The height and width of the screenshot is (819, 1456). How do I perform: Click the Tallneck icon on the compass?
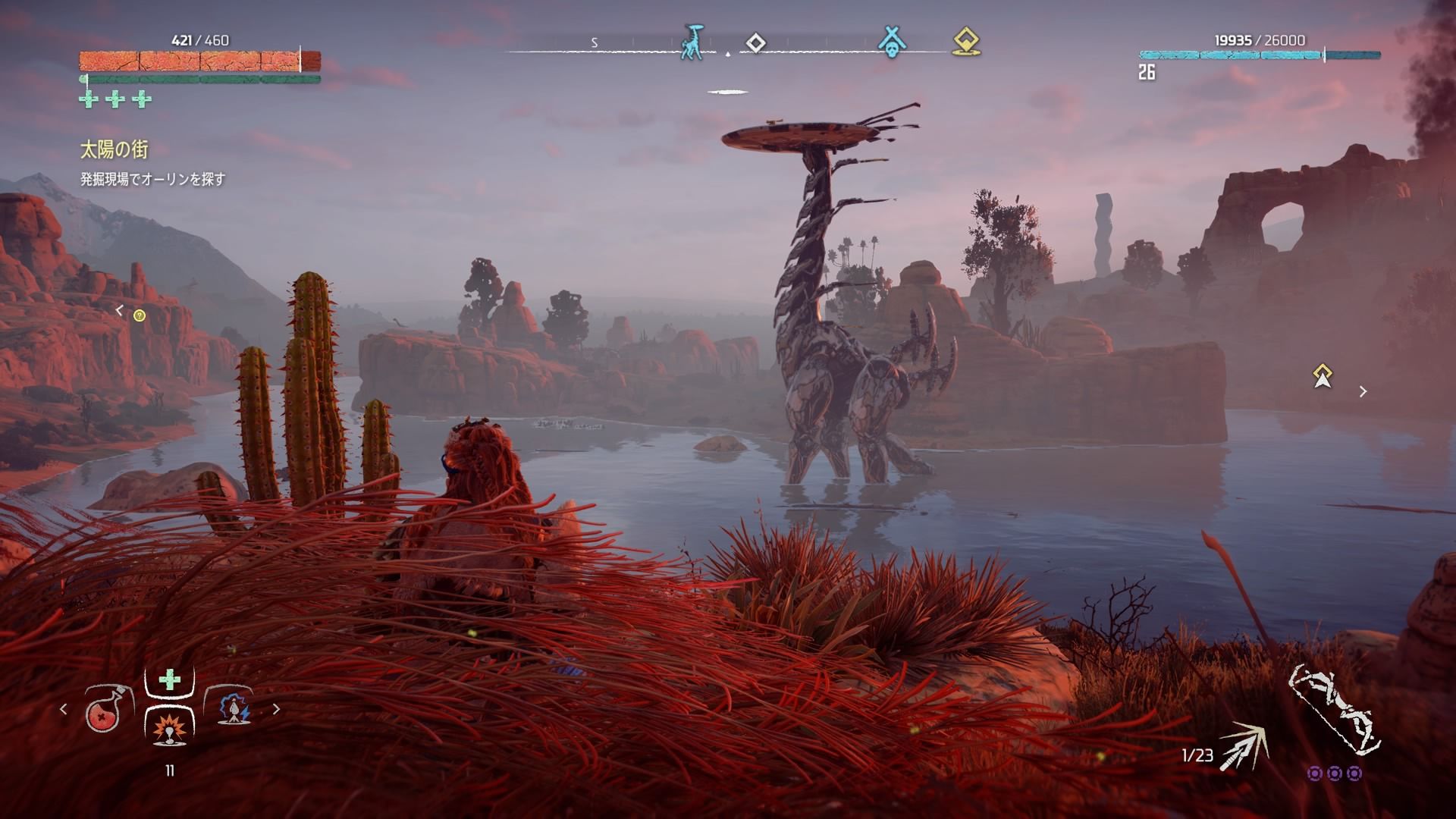click(691, 42)
